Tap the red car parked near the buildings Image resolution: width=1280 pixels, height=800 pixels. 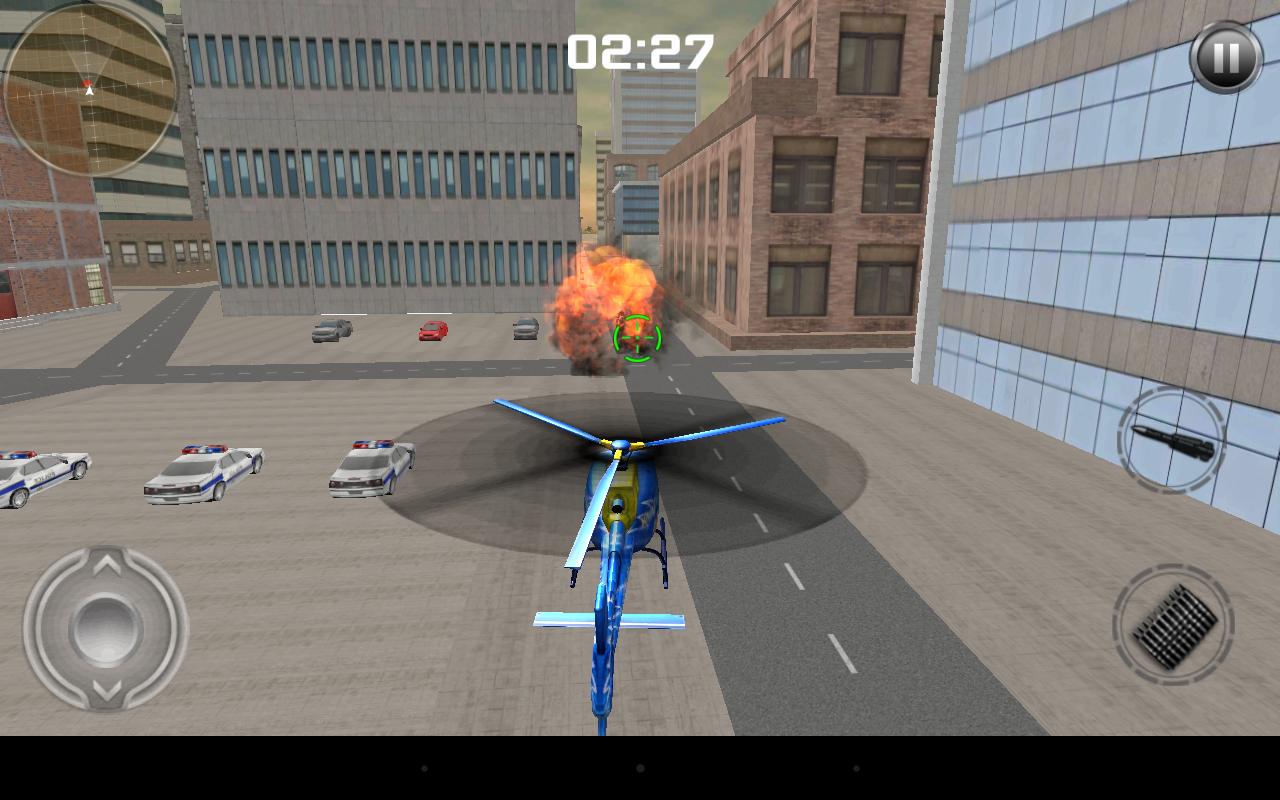click(430, 330)
